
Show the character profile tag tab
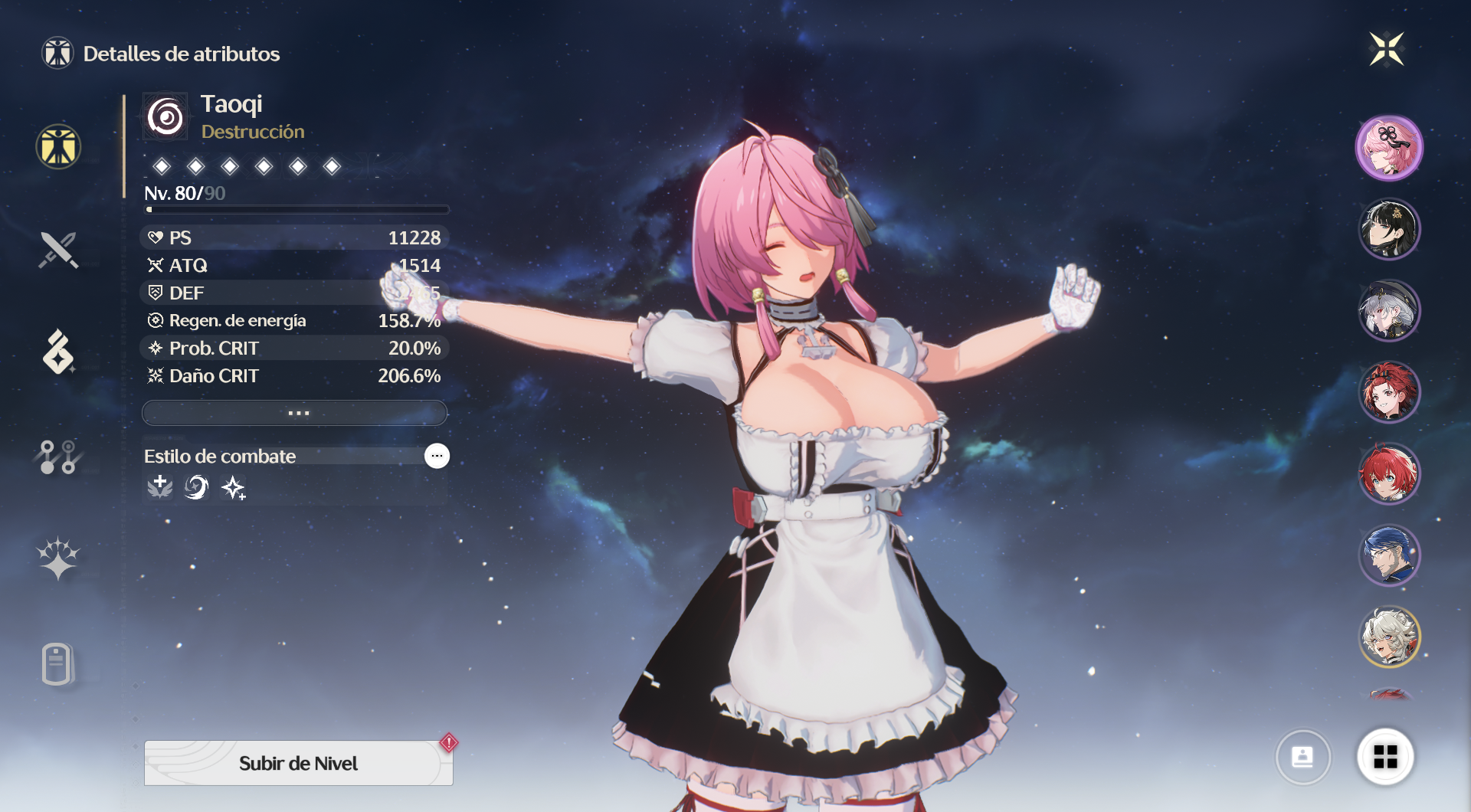58,663
